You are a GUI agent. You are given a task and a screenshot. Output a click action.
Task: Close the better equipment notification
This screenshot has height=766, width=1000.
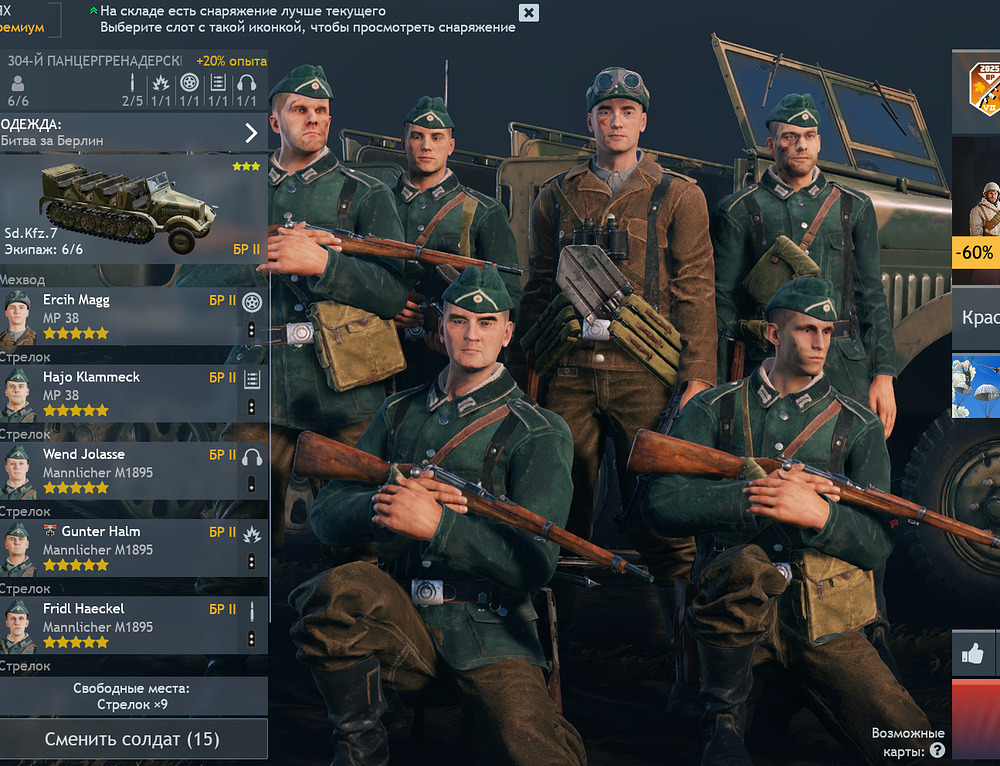[529, 13]
